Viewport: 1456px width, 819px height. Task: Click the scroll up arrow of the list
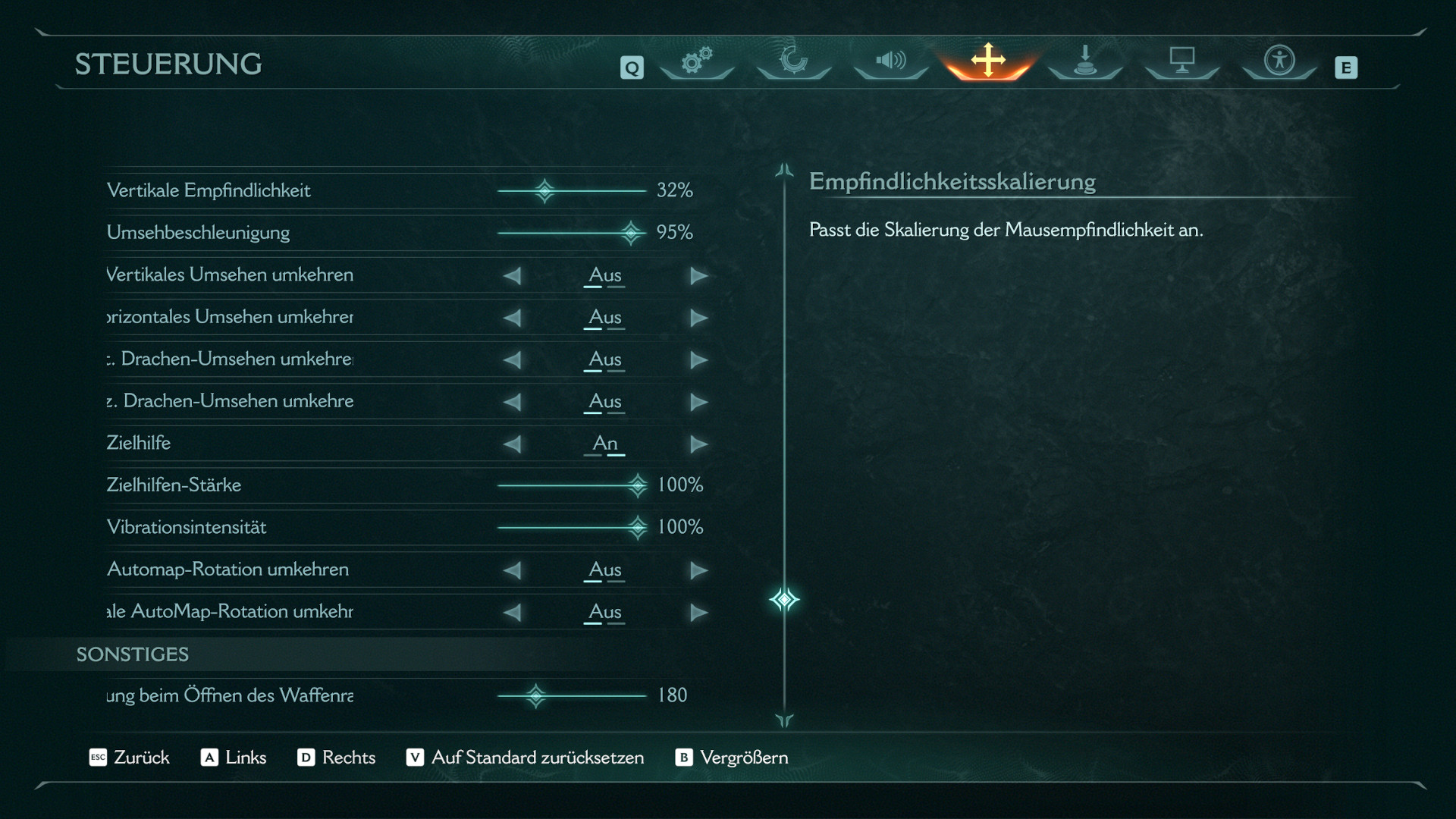coord(784,171)
